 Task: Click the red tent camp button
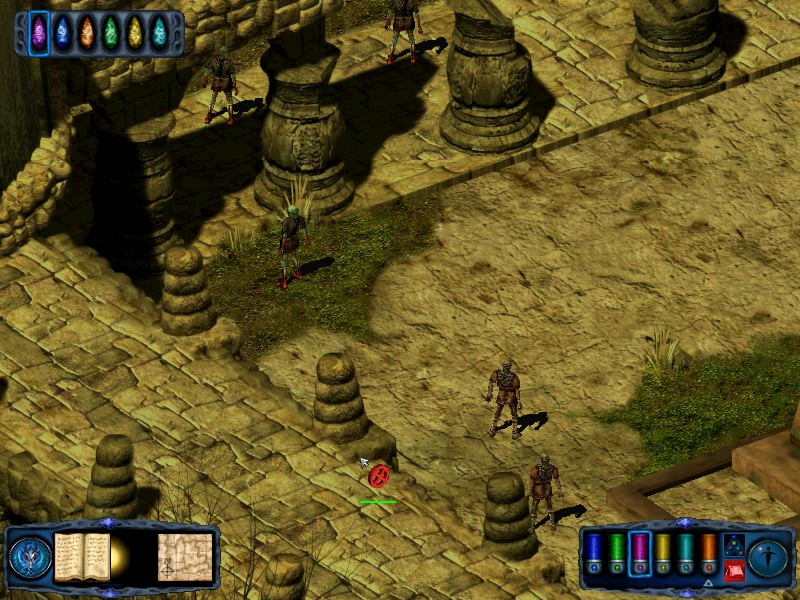[733, 570]
